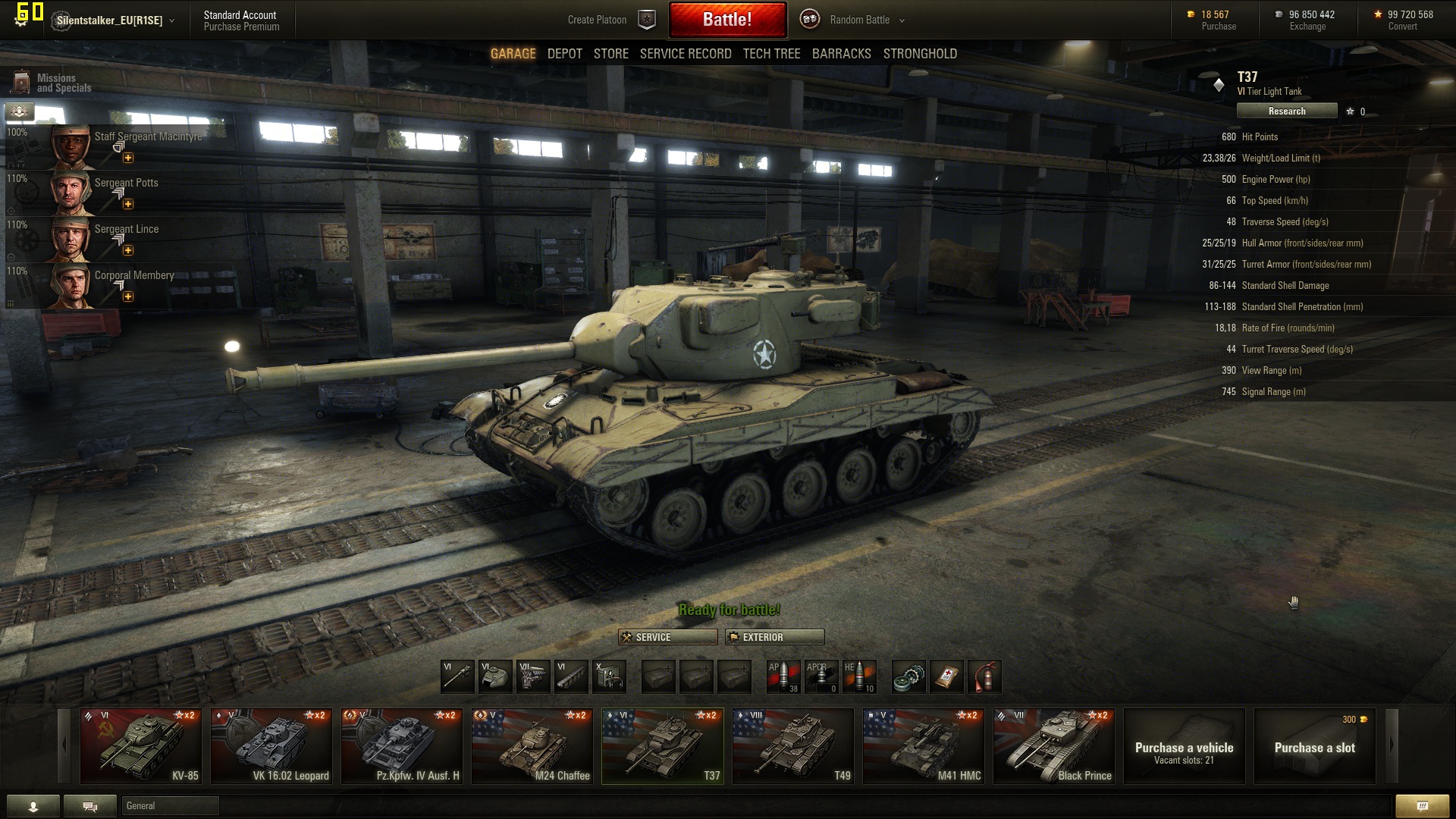Select the KV-85 in the tank carousel
Viewport: 1456px width, 819px height.
pos(141,746)
